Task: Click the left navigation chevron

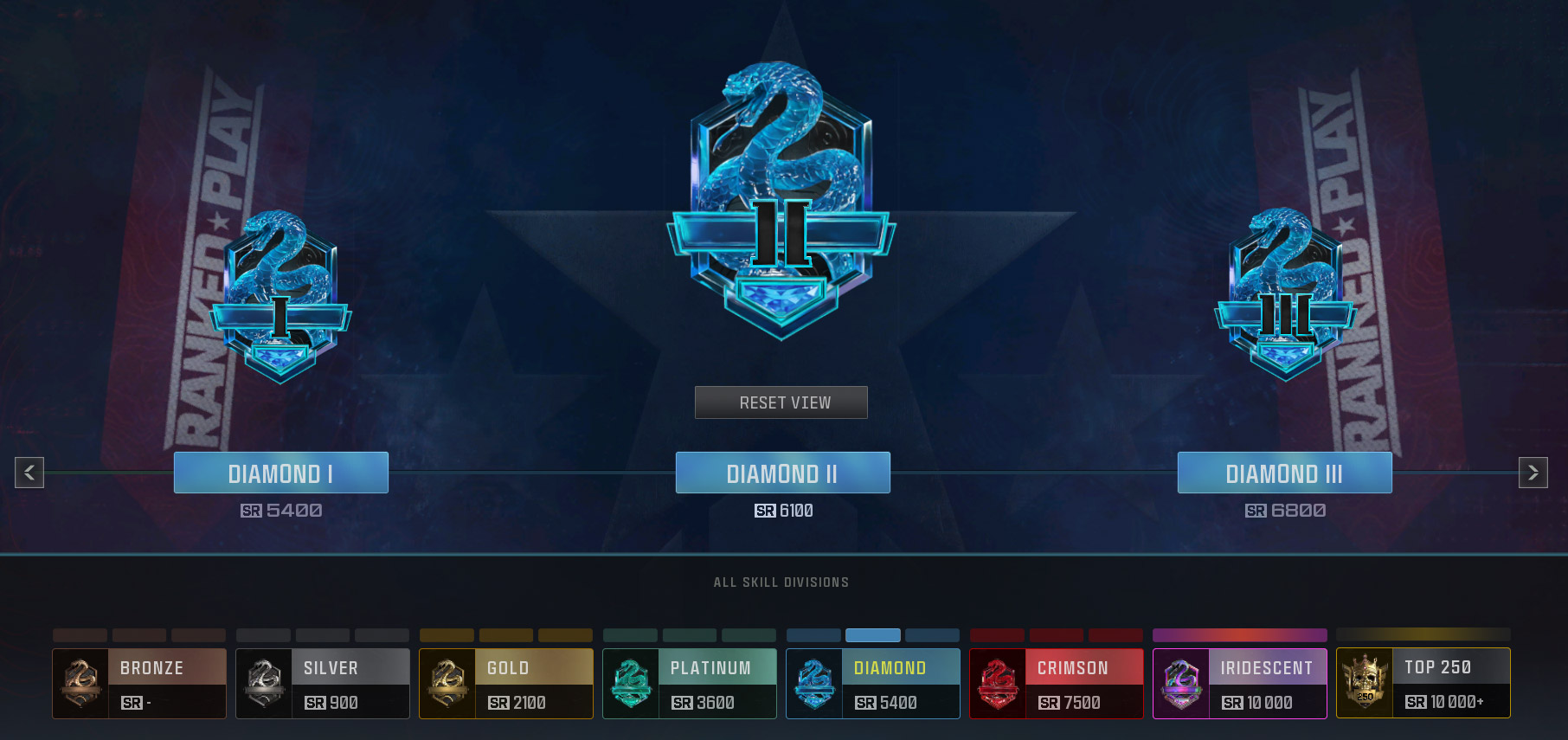Action: point(29,473)
